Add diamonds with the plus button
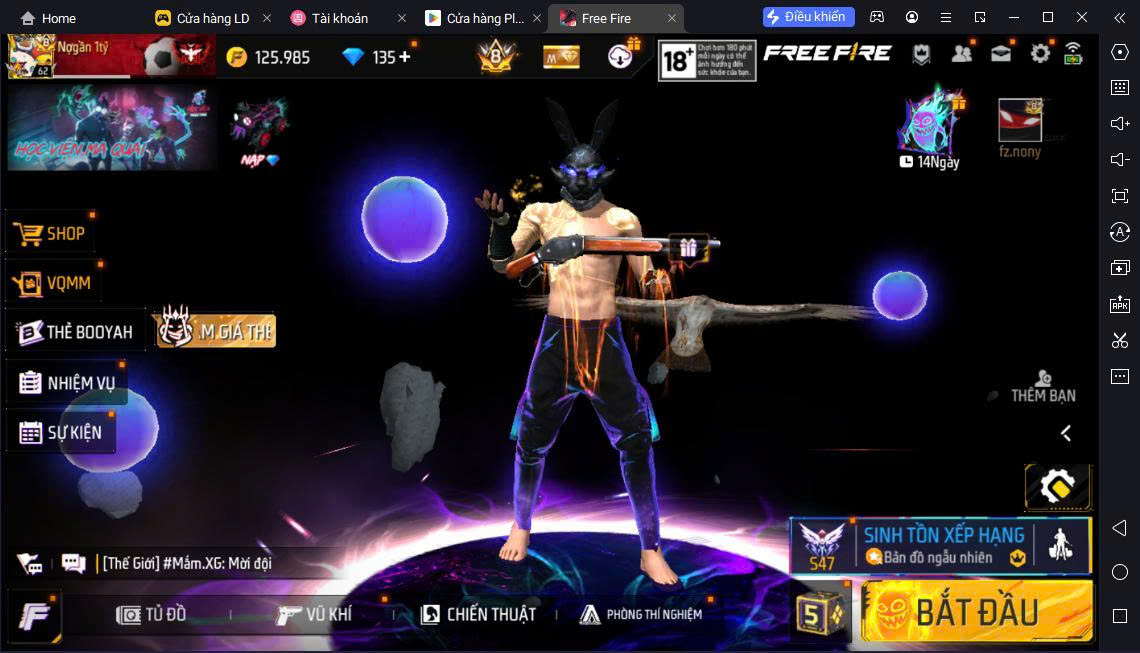Screen dimensions: 1140x653 point(405,57)
